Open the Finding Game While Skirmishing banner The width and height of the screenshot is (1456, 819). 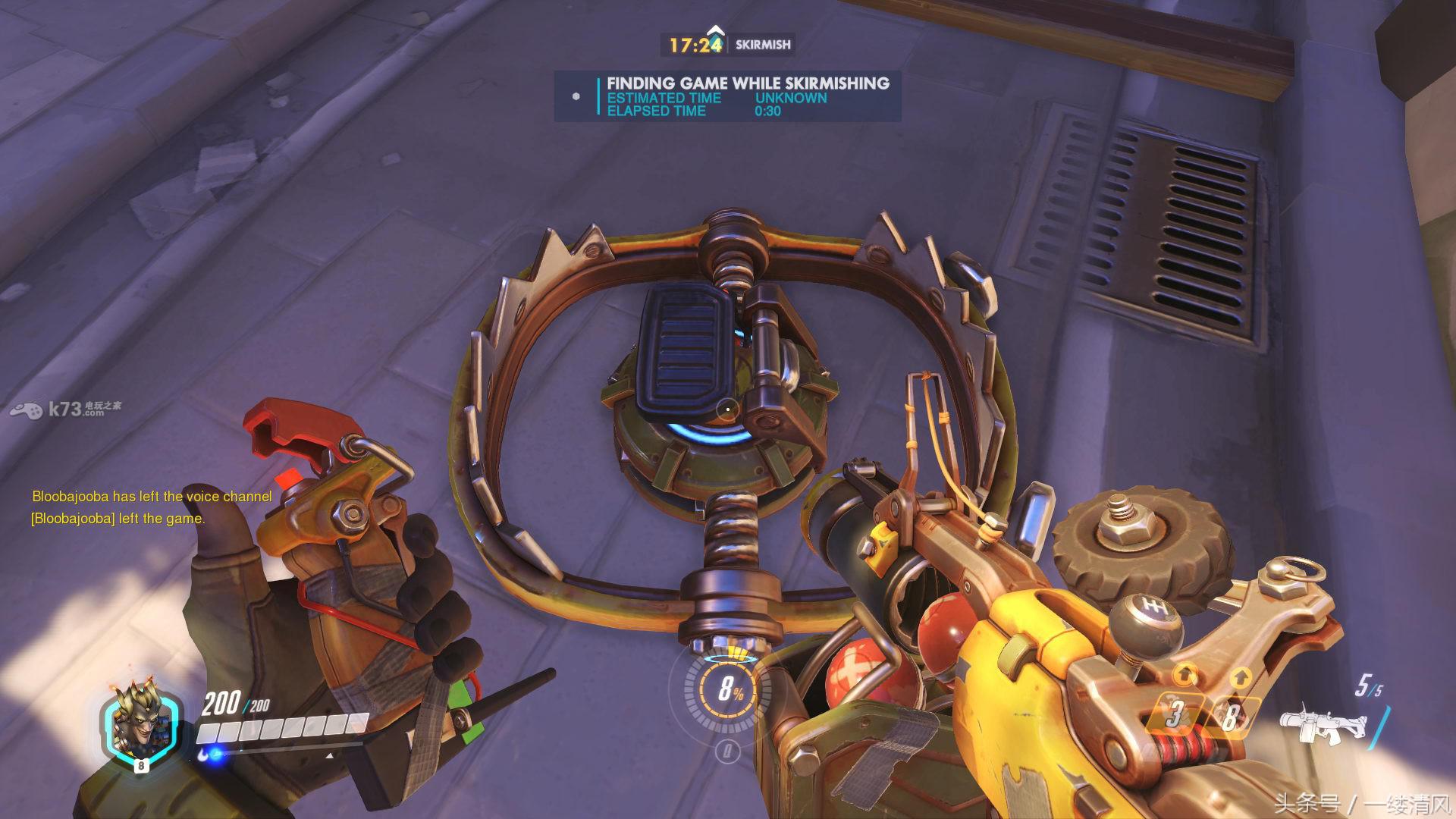pyautogui.click(x=727, y=96)
